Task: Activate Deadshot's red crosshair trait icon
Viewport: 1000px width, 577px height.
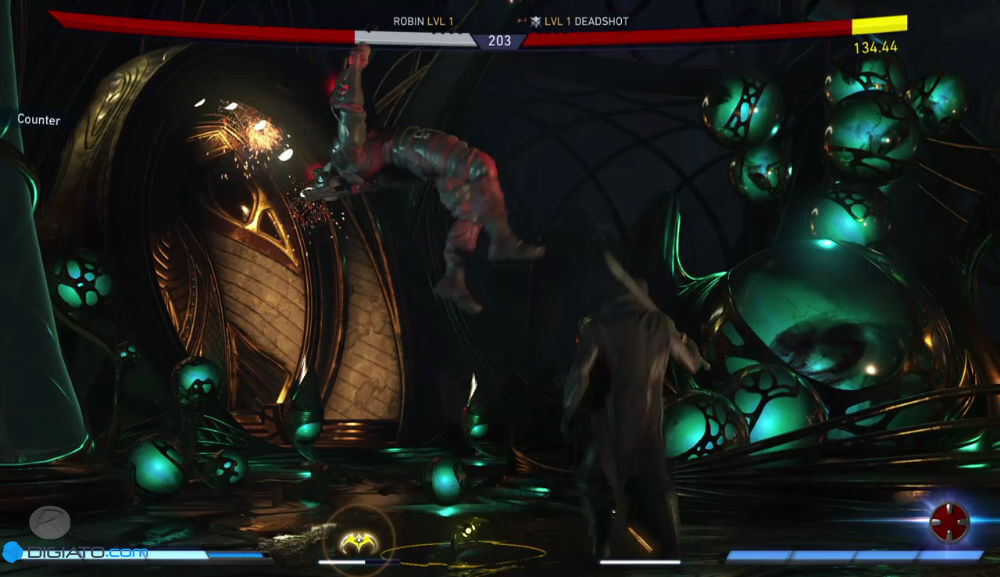Action: click(x=949, y=521)
